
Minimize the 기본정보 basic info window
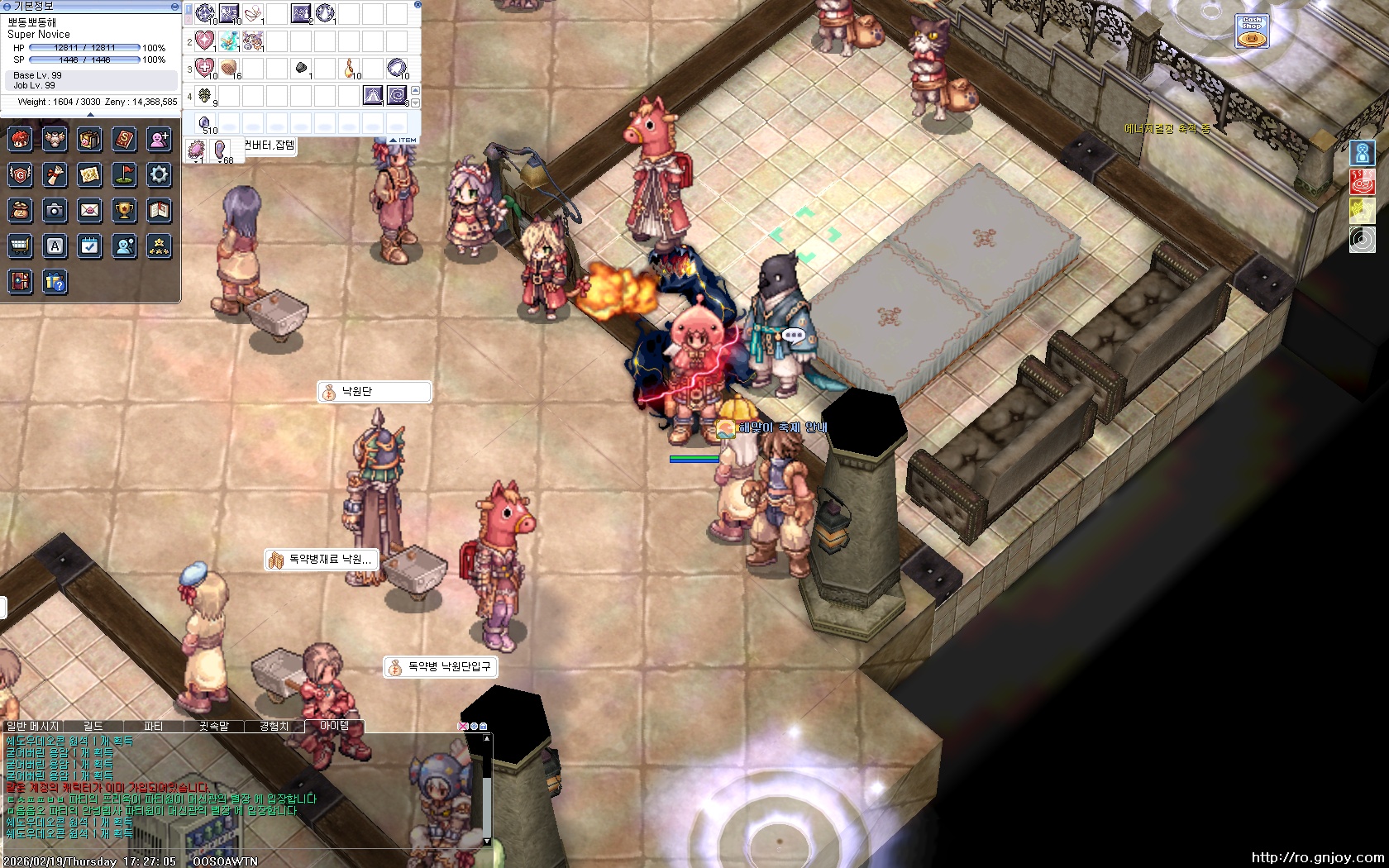coord(174,6)
